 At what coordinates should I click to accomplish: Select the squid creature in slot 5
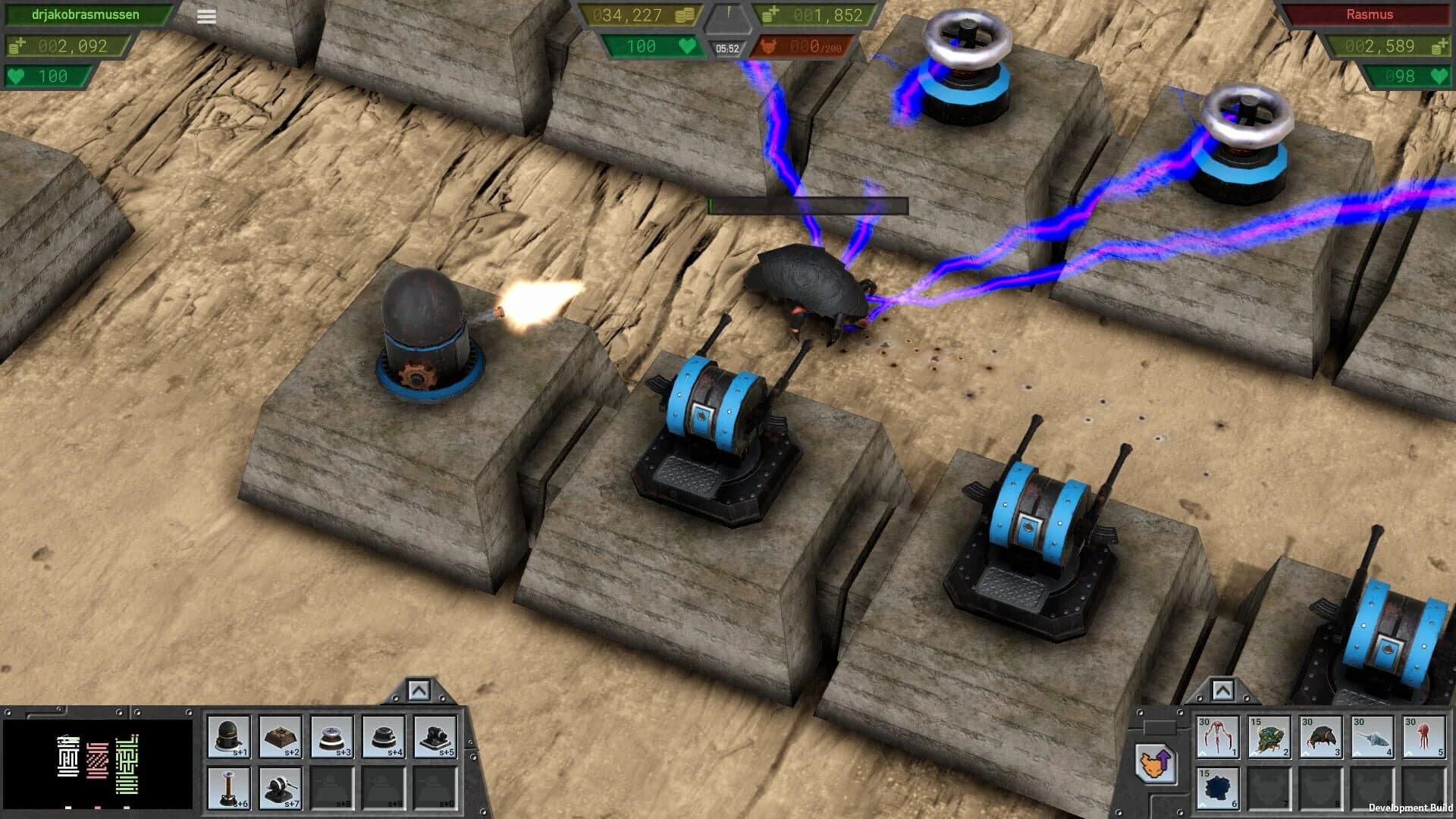(x=1423, y=737)
